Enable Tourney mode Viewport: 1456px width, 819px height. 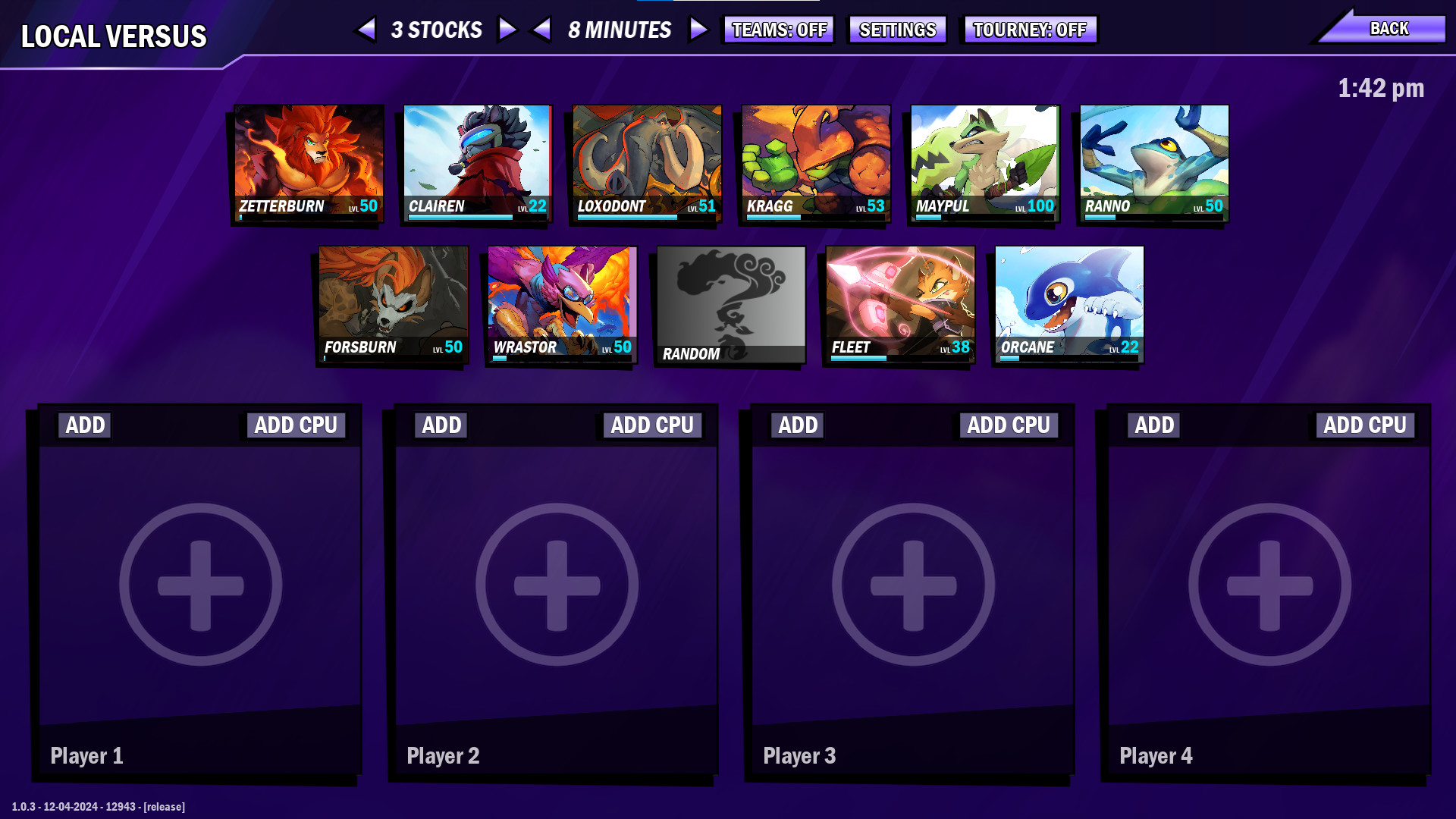pos(1029,30)
